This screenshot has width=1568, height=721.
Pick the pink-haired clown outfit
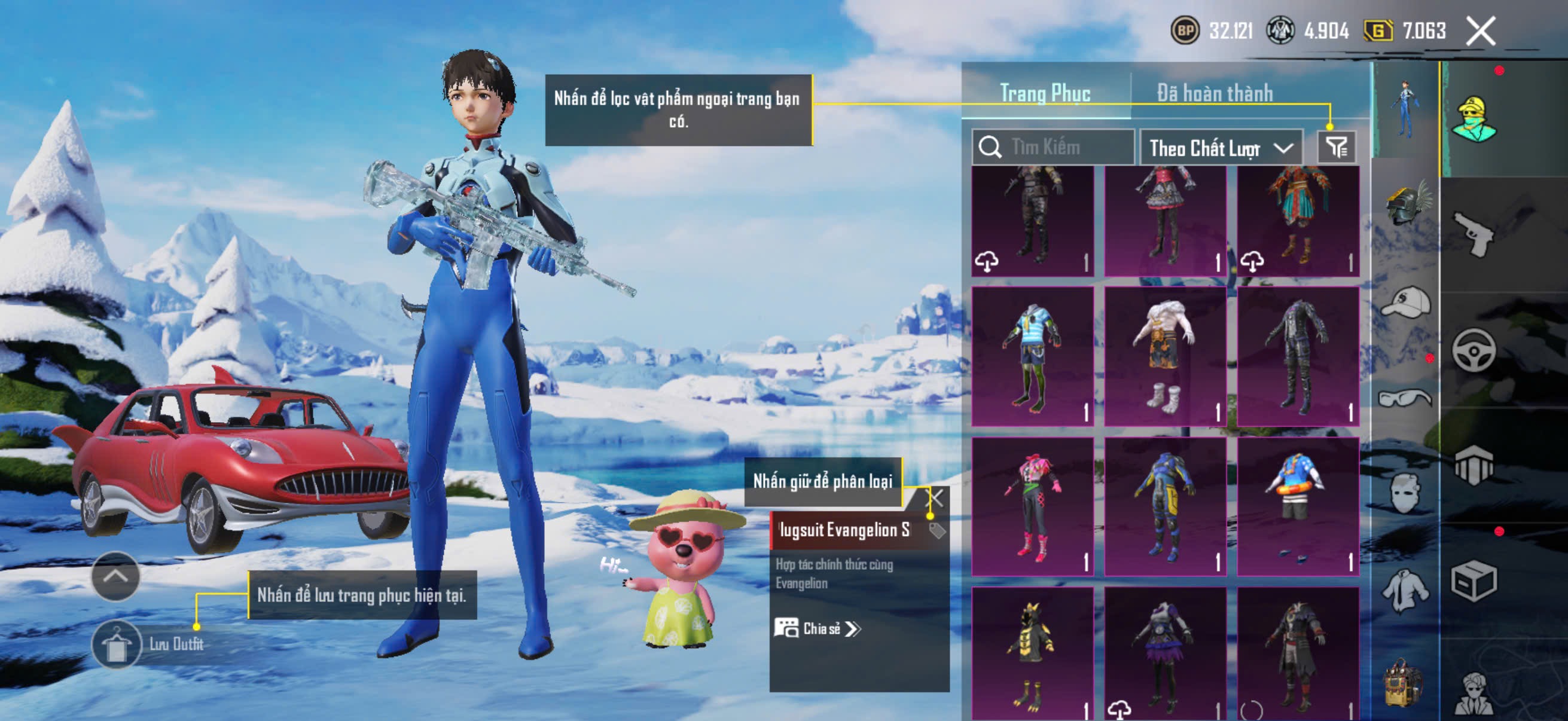[x=1032, y=506]
